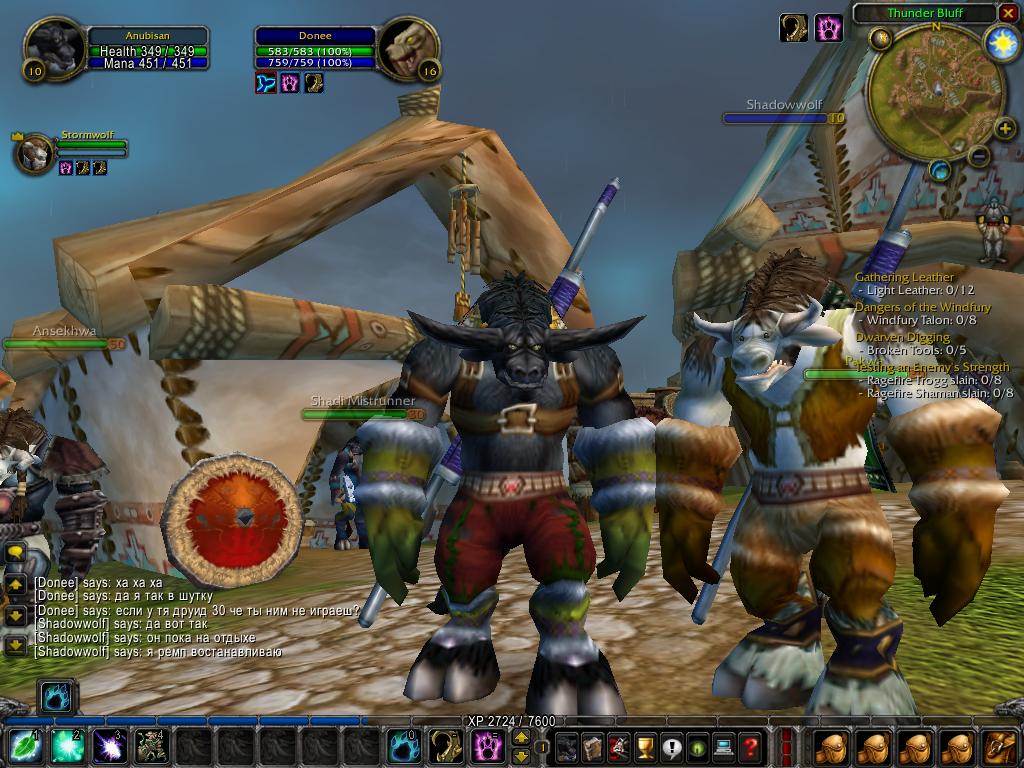This screenshot has height=768, width=1024.
Task: Zoom in on the minimap
Action: (x=1004, y=127)
